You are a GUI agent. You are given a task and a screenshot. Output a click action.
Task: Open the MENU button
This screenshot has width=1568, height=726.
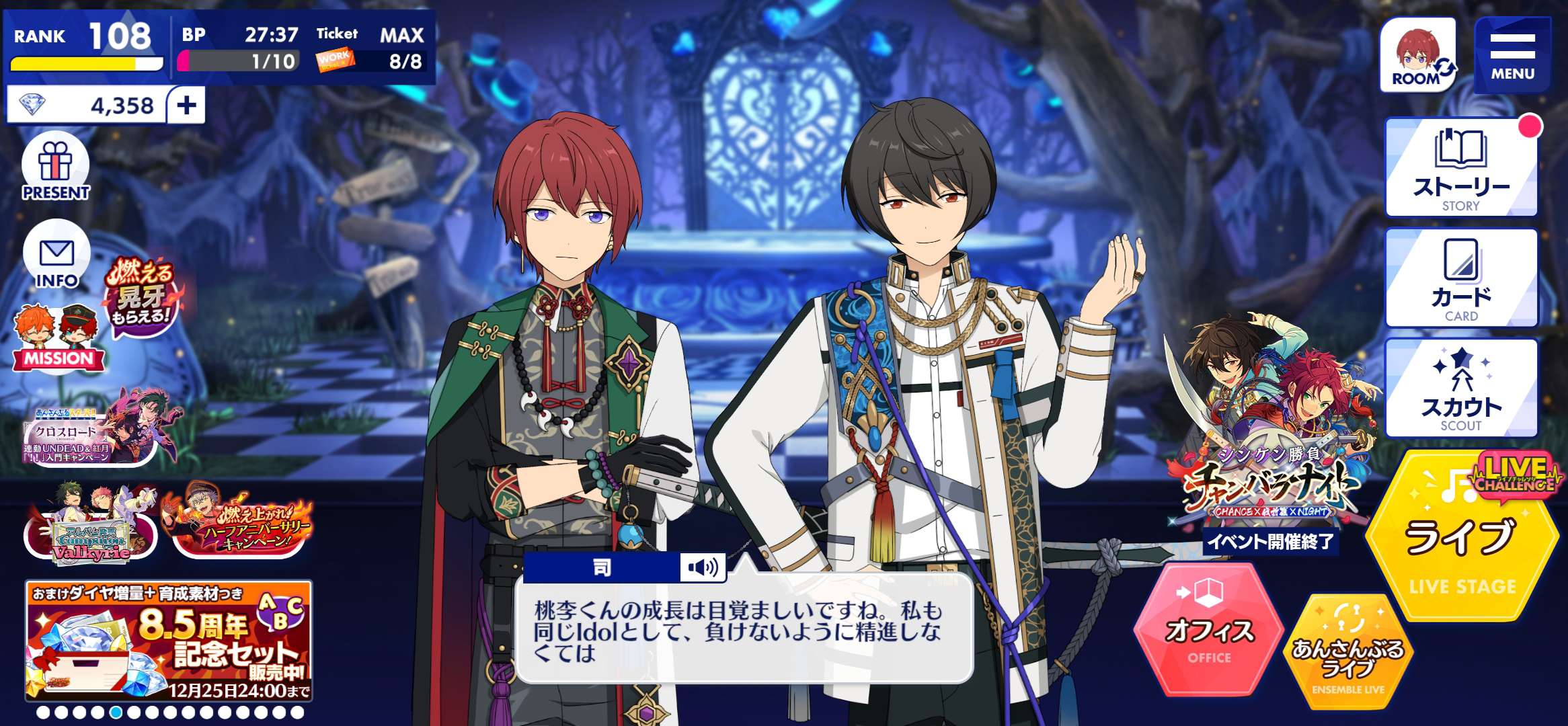coord(1512,54)
